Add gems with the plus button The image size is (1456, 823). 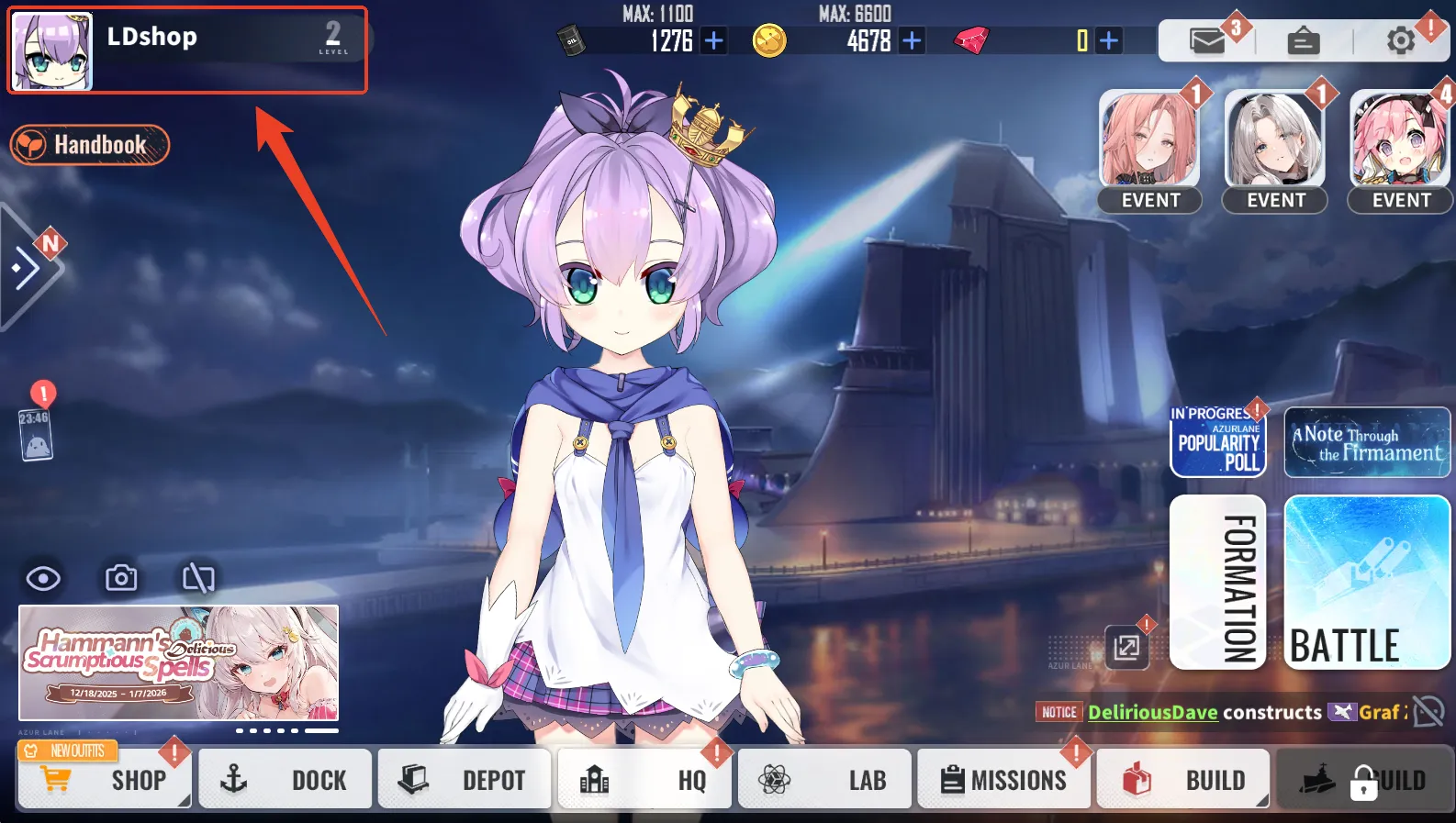coord(1109,40)
